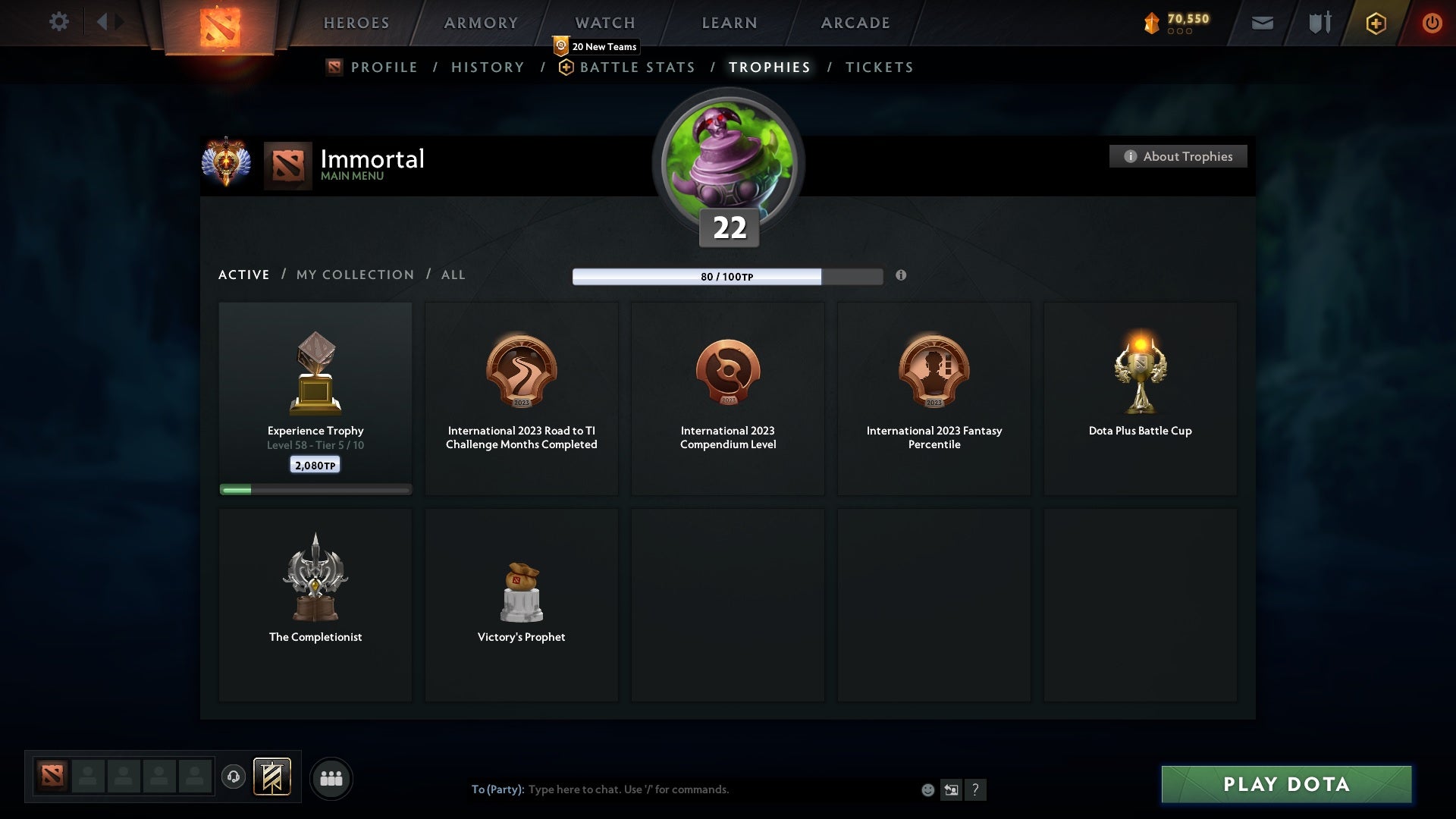
Task: Open the friends list icon
Action: tap(331, 778)
